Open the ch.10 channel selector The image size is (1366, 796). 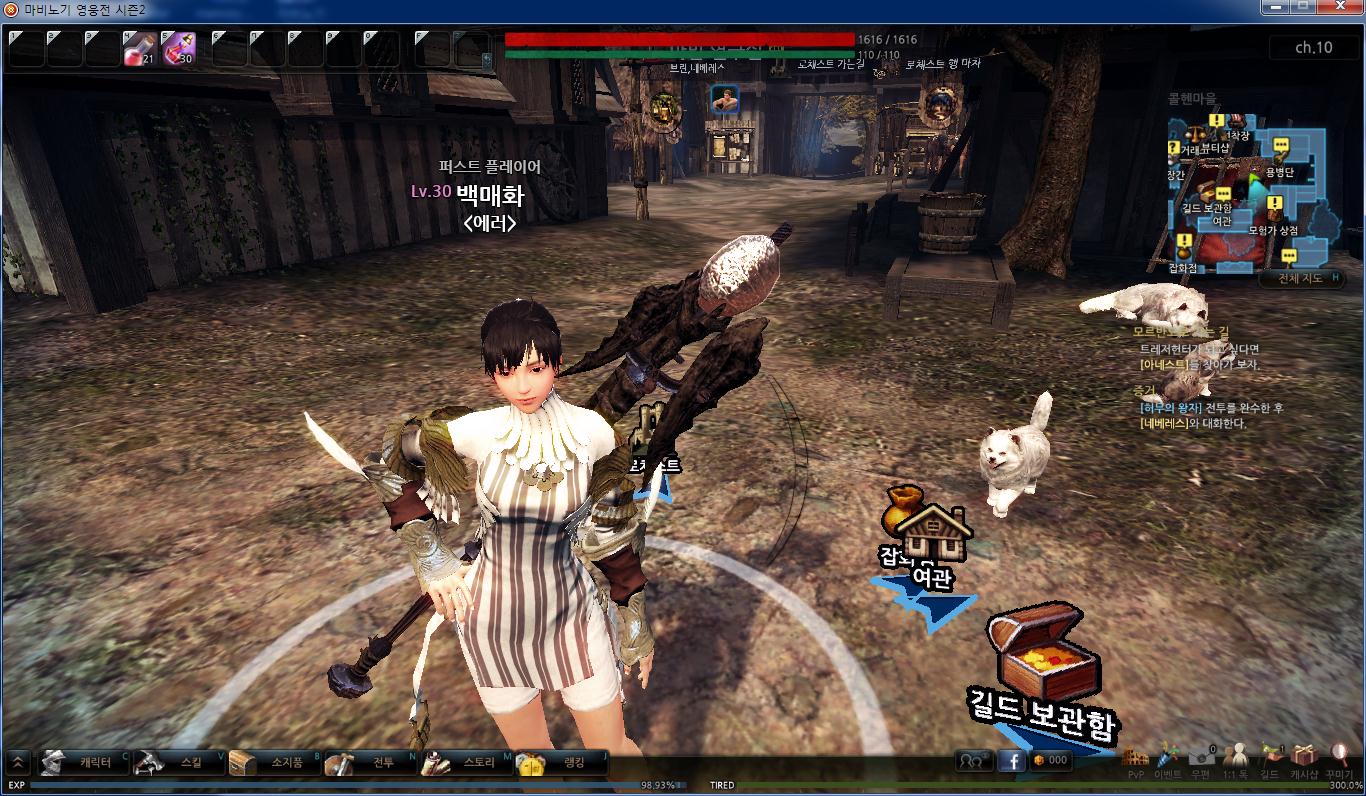pyautogui.click(x=1313, y=47)
